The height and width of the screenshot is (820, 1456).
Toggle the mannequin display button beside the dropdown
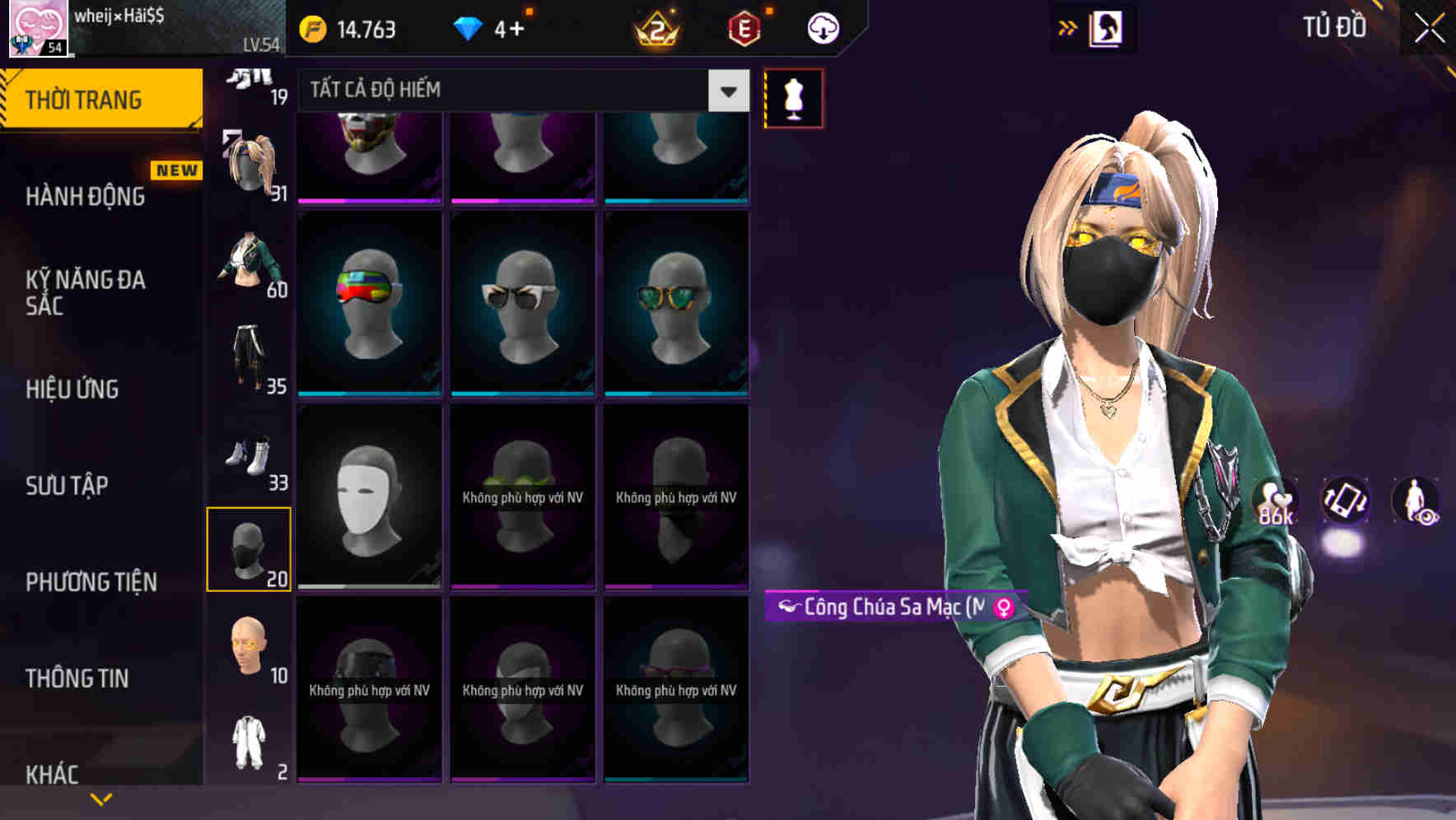tap(793, 96)
